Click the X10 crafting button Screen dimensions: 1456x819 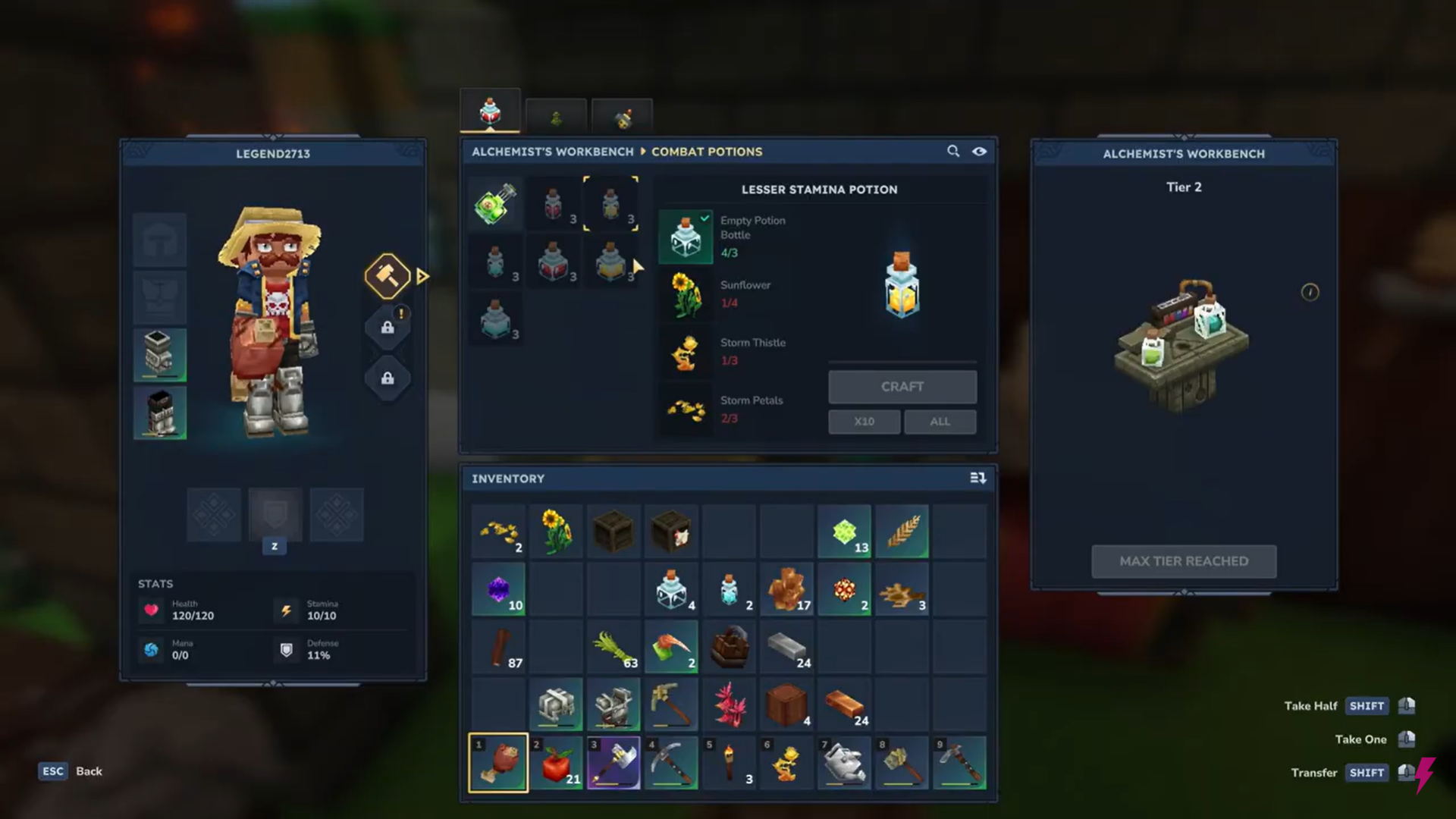[x=864, y=421]
